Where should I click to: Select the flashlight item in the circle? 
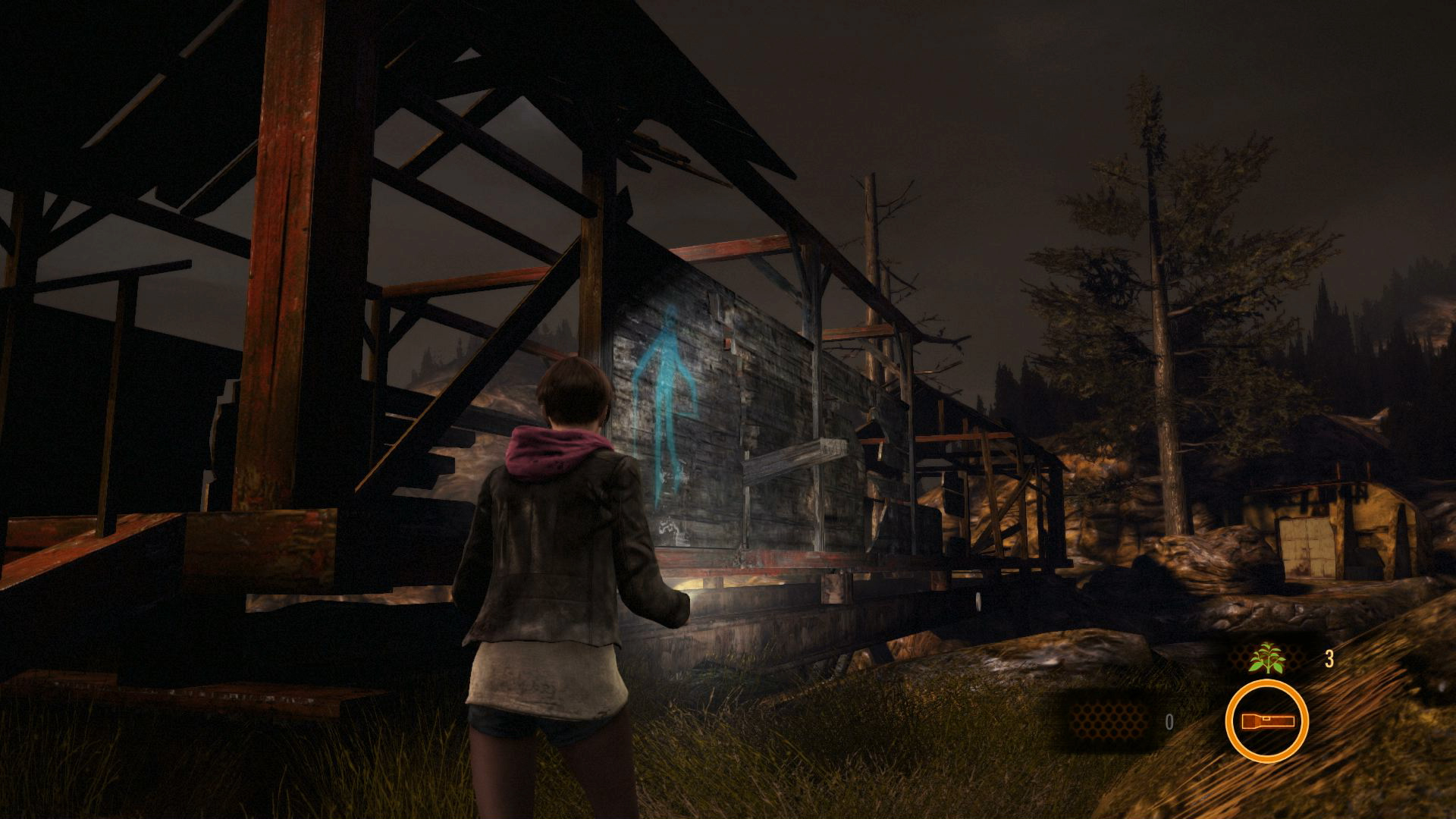pyautogui.click(x=1266, y=721)
